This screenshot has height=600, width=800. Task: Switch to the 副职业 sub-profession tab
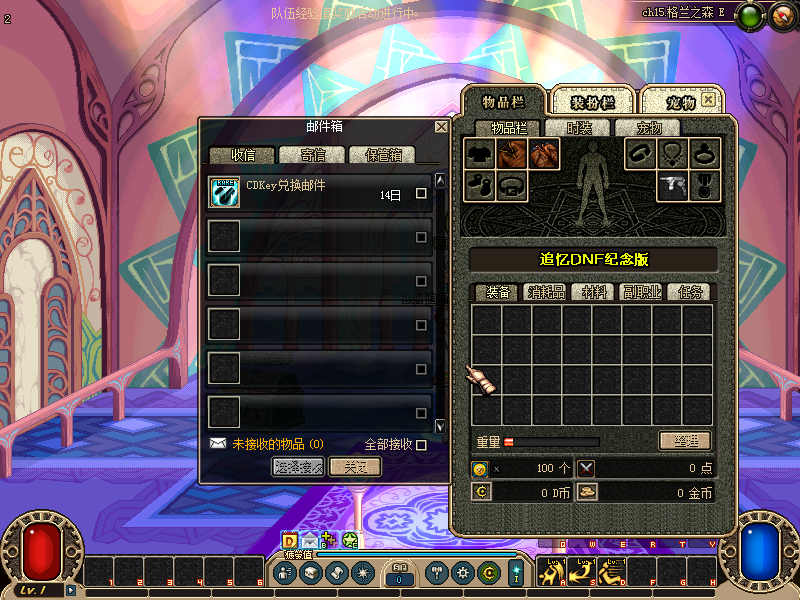click(642, 292)
